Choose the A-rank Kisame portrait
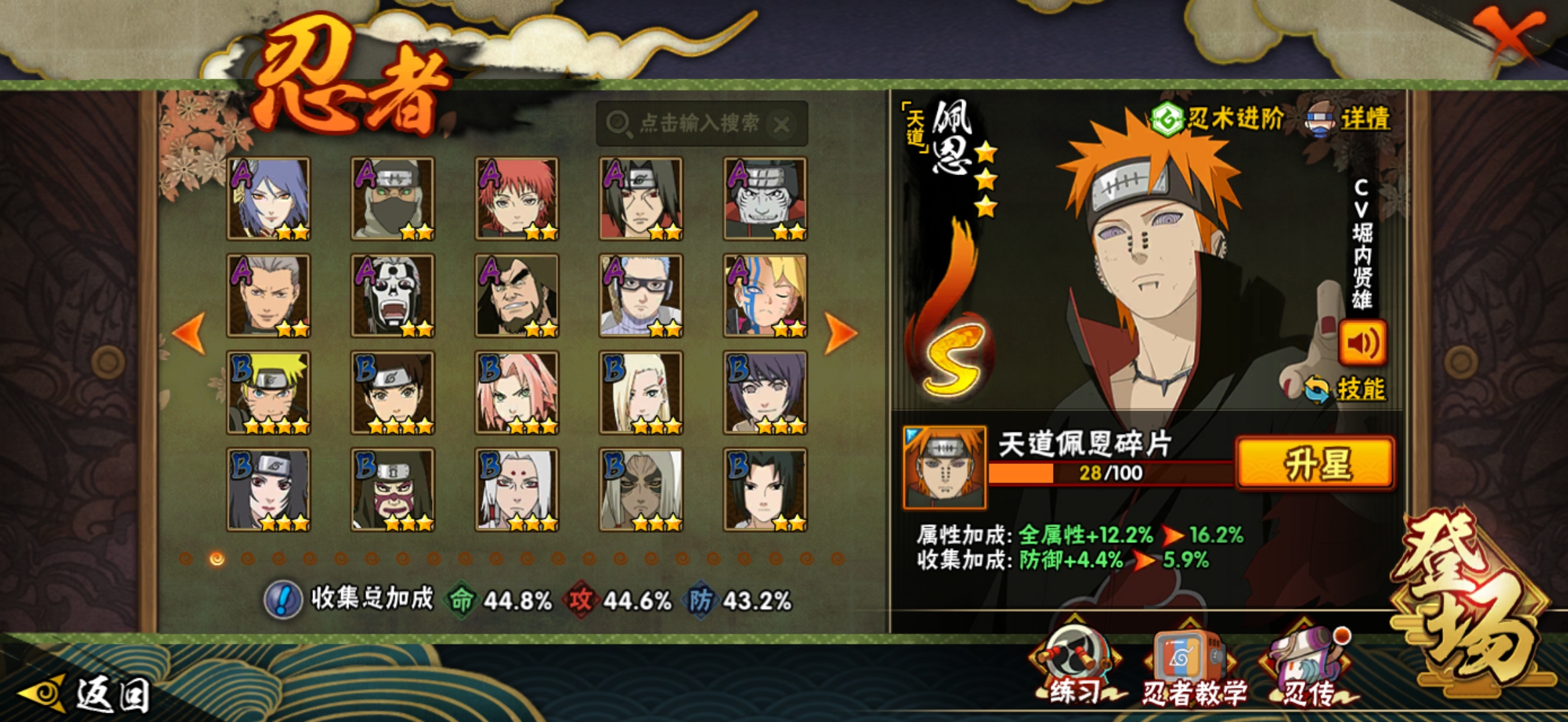This screenshot has width=1568, height=722. [x=765, y=199]
